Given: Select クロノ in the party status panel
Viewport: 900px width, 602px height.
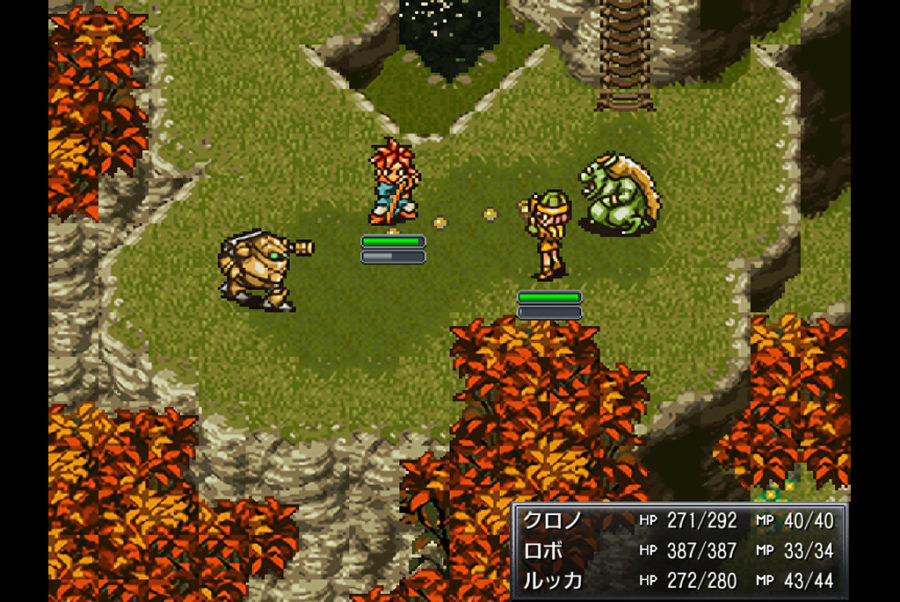Looking at the screenshot, I should (x=552, y=521).
